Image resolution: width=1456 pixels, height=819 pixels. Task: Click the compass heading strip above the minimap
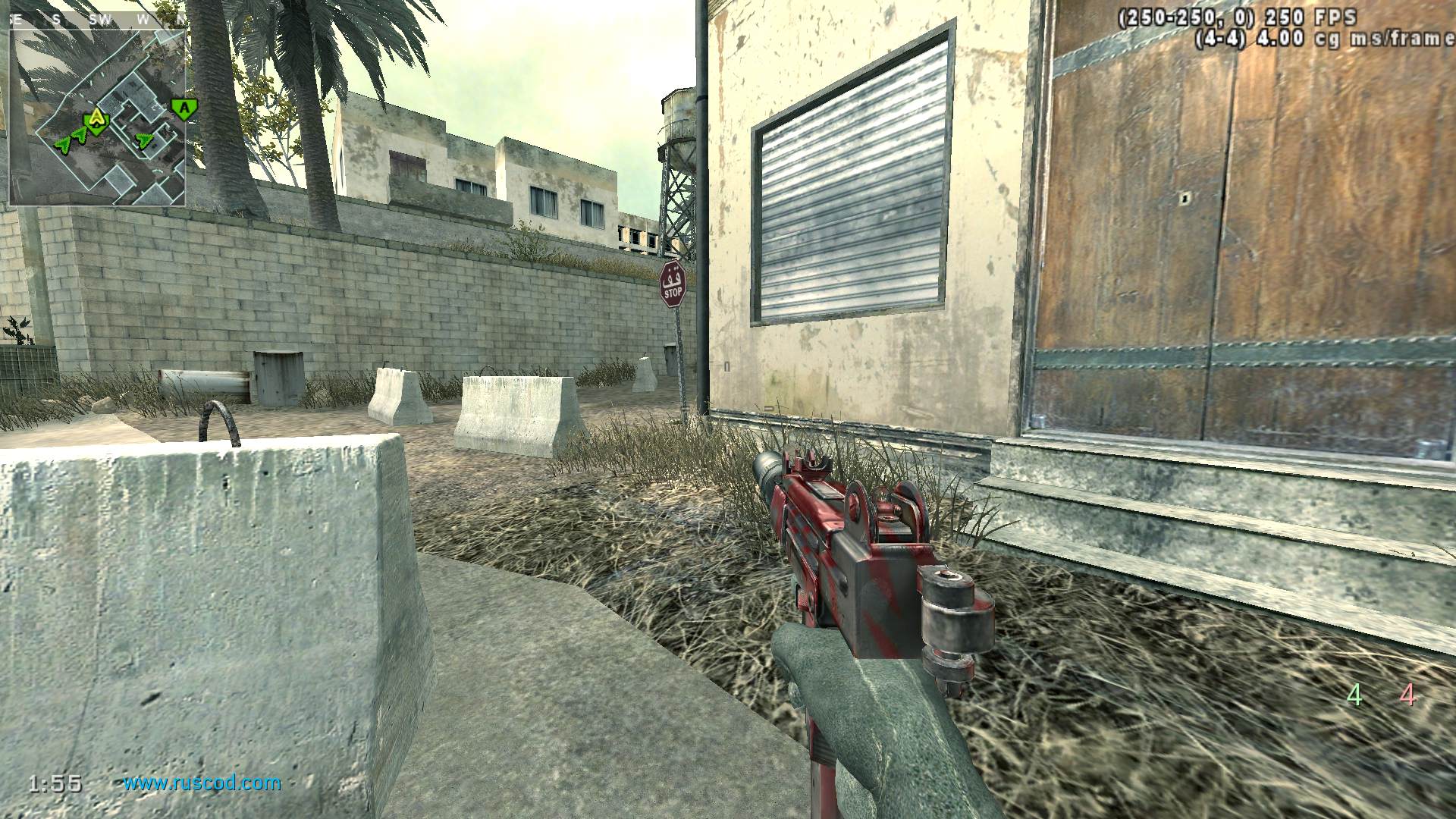coord(97,20)
